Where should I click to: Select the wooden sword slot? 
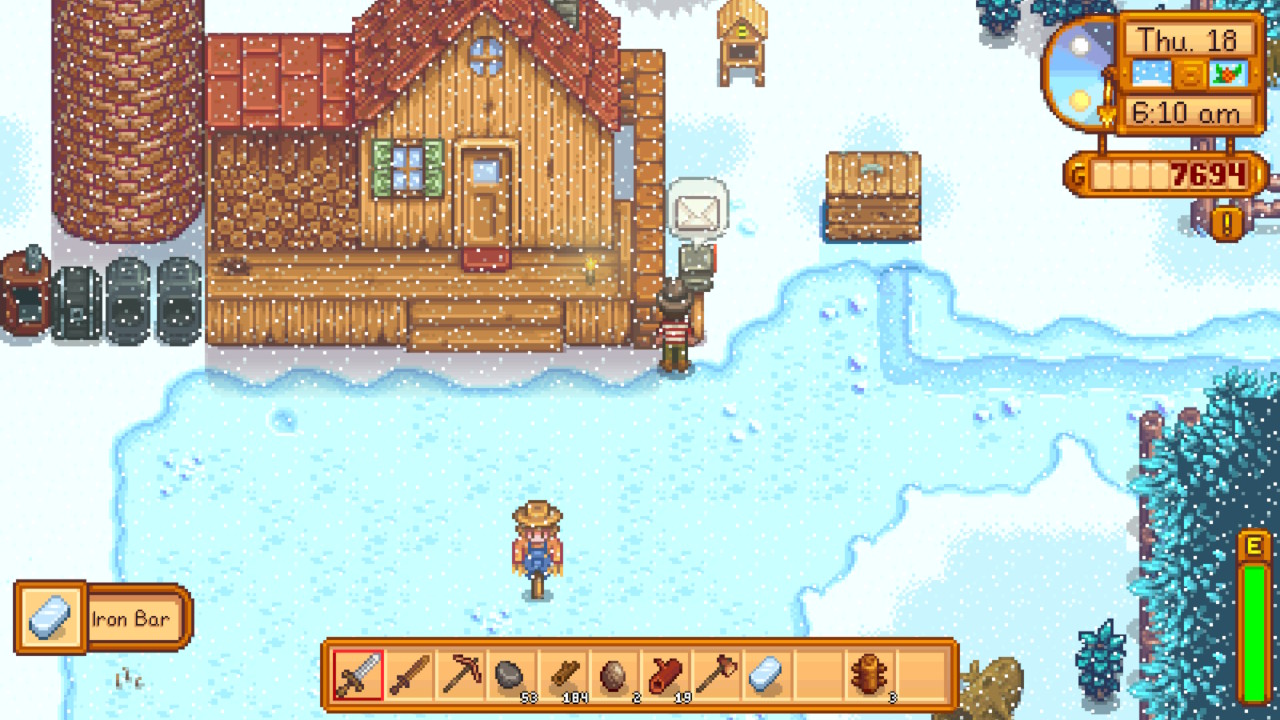click(x=409, y=675)
